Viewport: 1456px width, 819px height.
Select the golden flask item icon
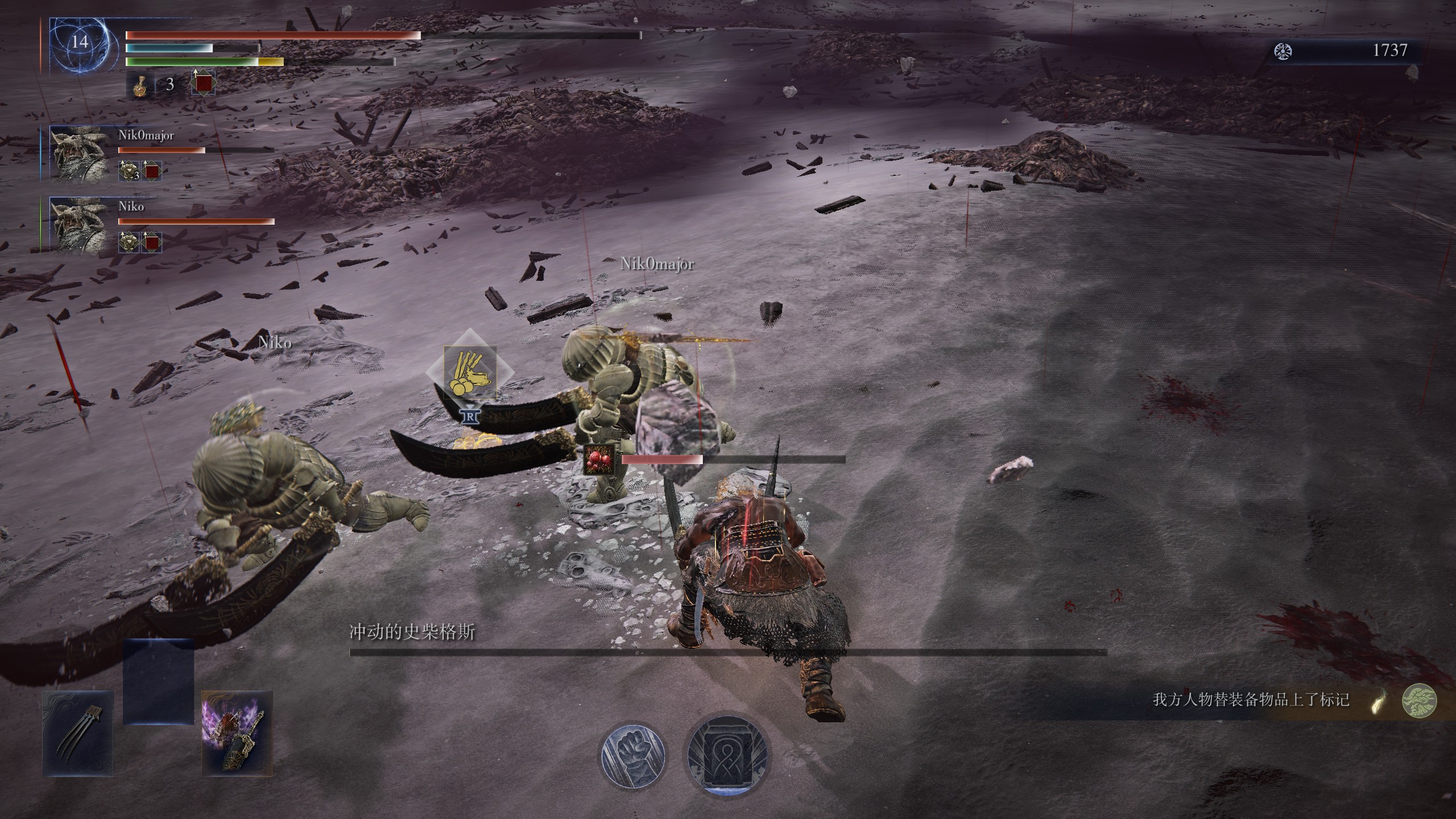[139, 85]
